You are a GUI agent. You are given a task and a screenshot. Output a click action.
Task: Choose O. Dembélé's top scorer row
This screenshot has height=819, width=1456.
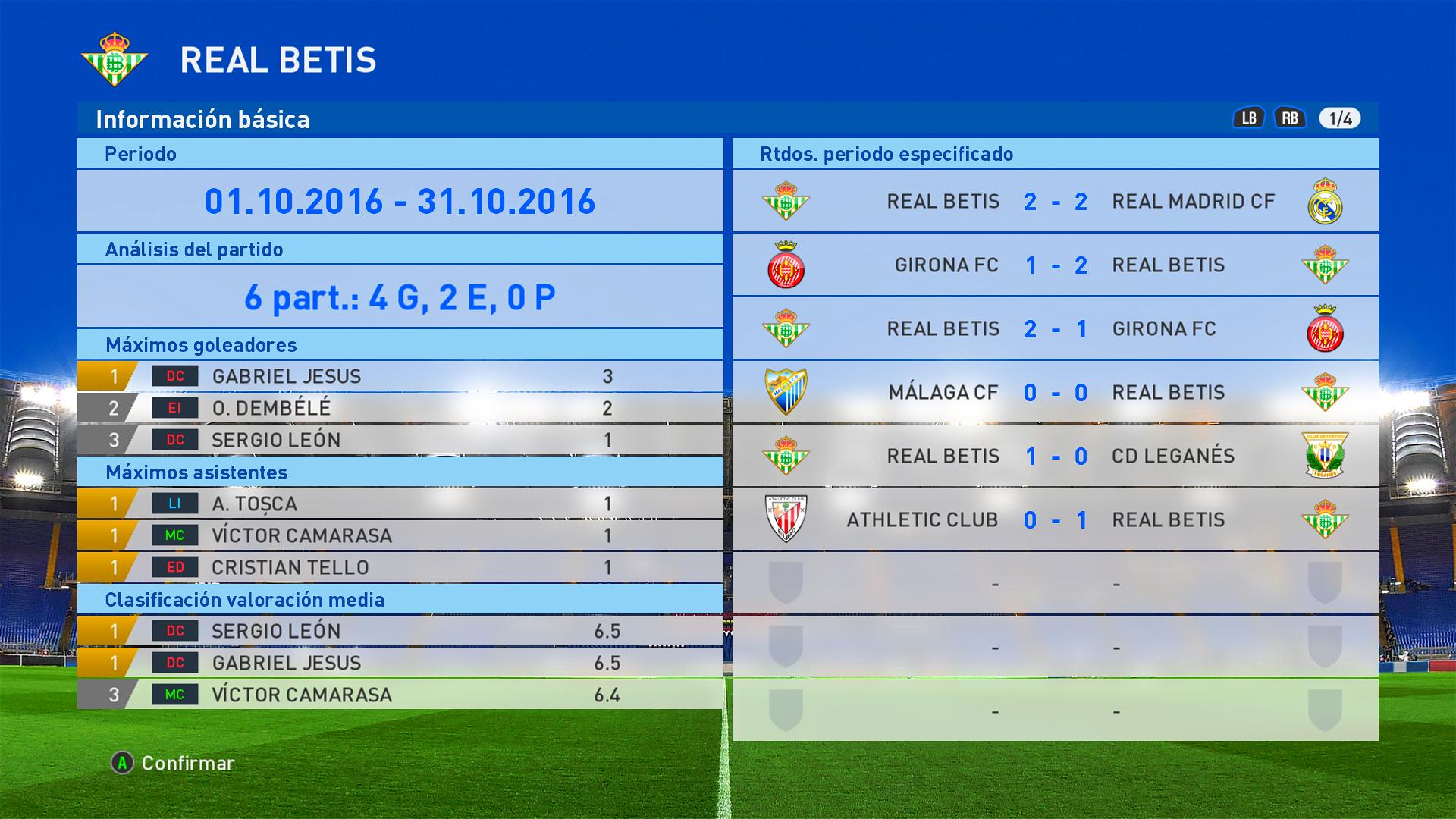[x=400, y=408]
